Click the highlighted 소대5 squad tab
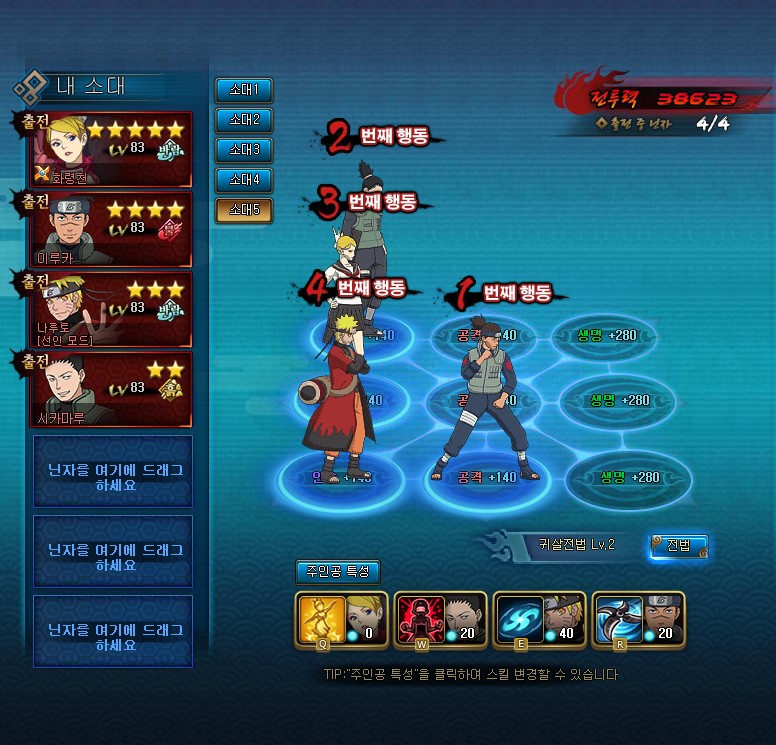 243,210
